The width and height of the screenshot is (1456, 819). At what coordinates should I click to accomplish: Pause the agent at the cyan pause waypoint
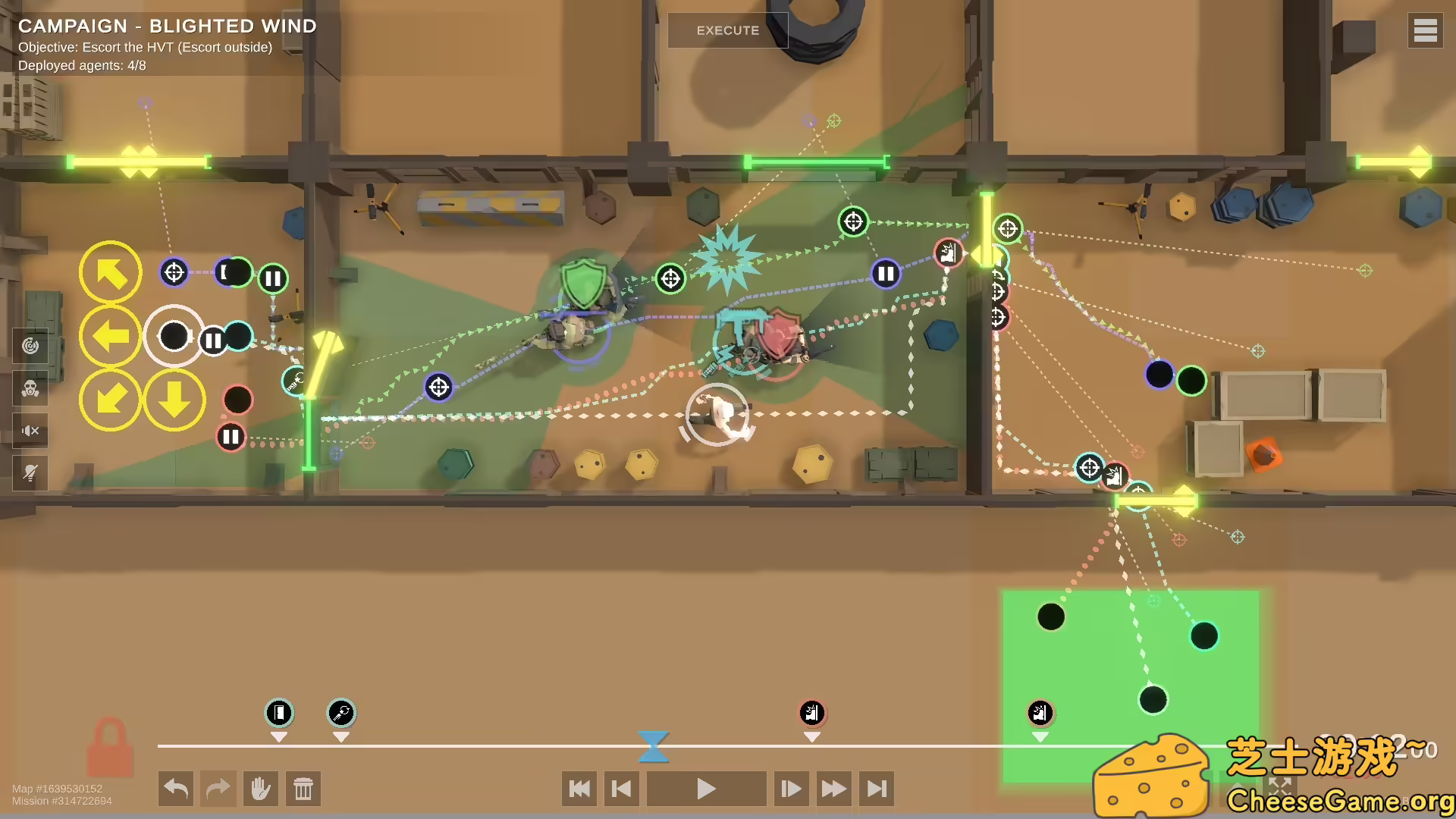[213, 340]
